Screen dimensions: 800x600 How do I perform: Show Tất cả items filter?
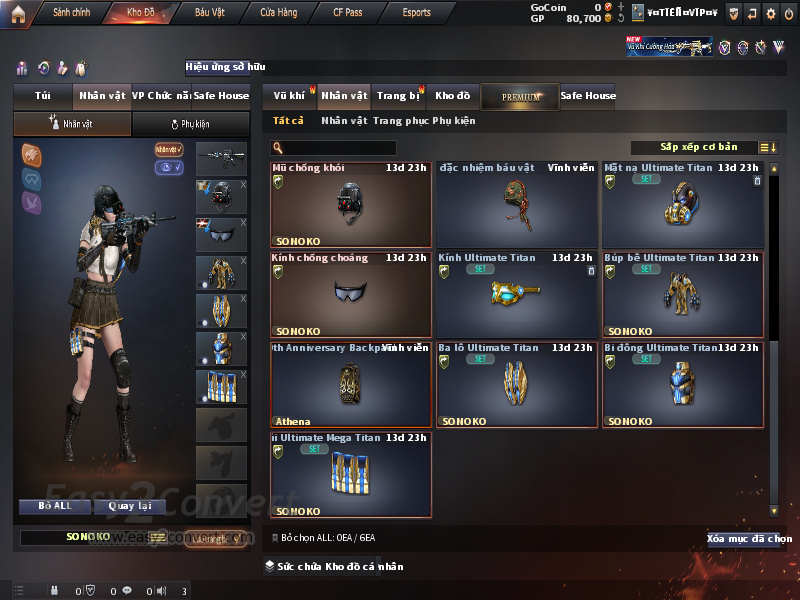(x=288, y=121)
